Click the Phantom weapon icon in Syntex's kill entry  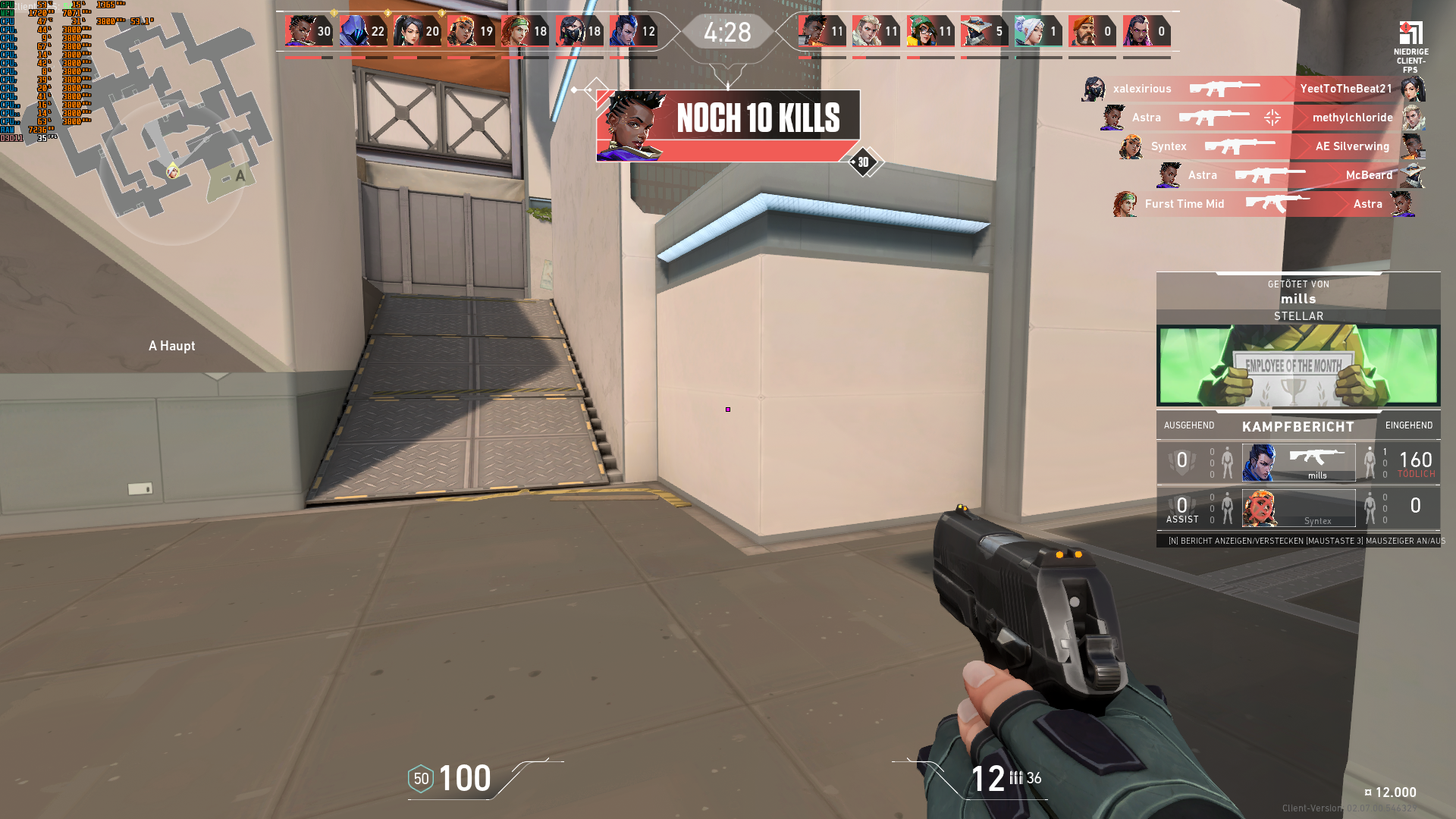click(1240, 146)
